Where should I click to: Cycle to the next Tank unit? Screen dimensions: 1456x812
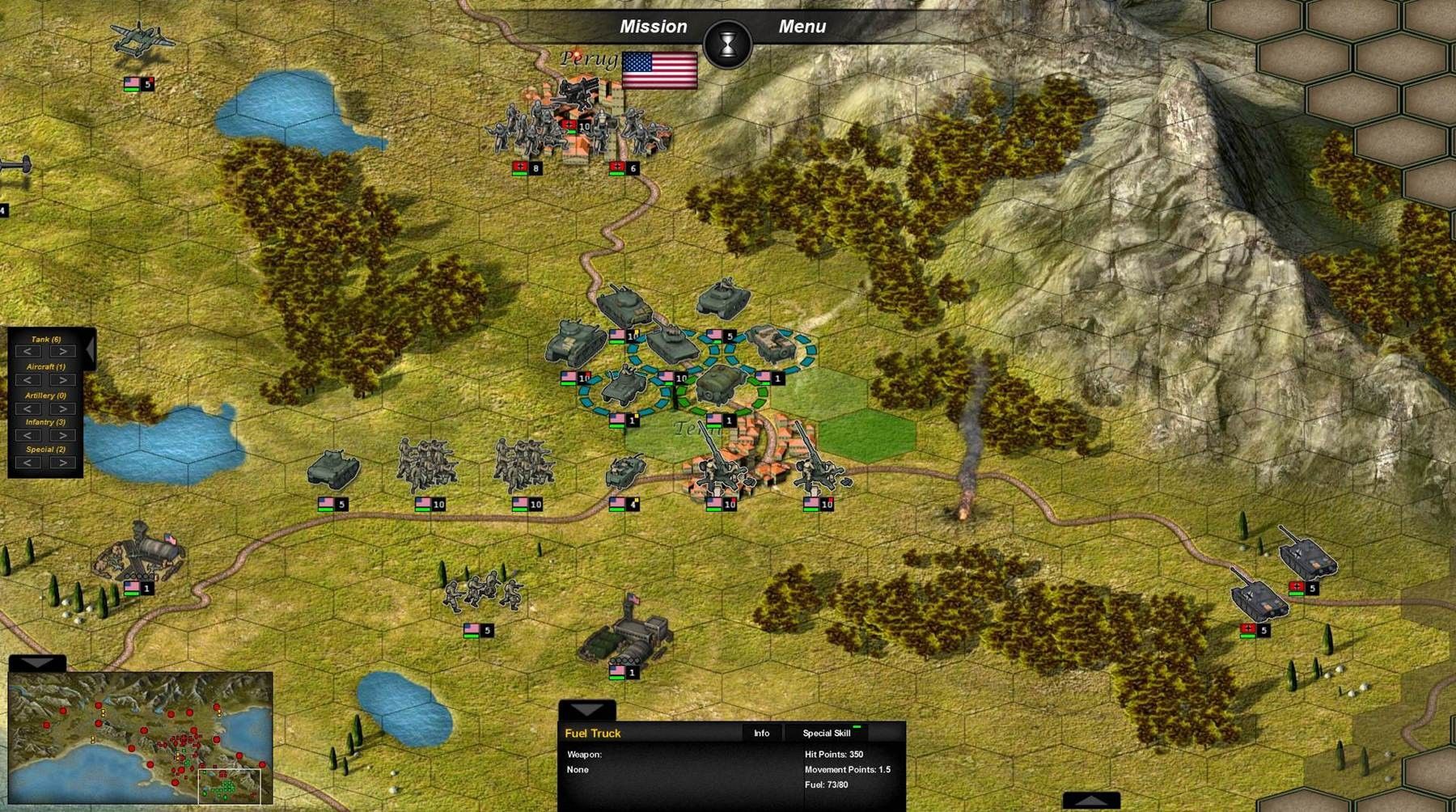tap(63, 352)
